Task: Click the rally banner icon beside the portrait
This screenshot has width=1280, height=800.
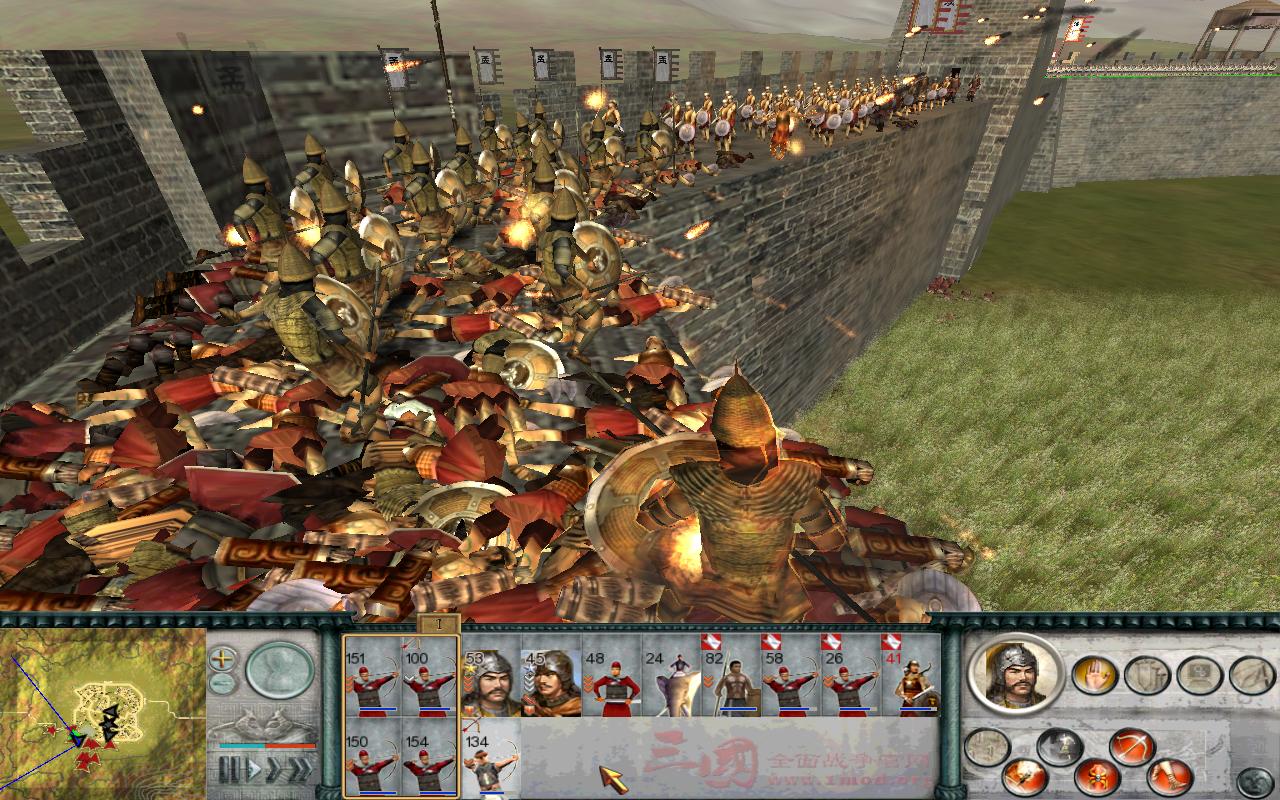Action: tap(985, 745)
